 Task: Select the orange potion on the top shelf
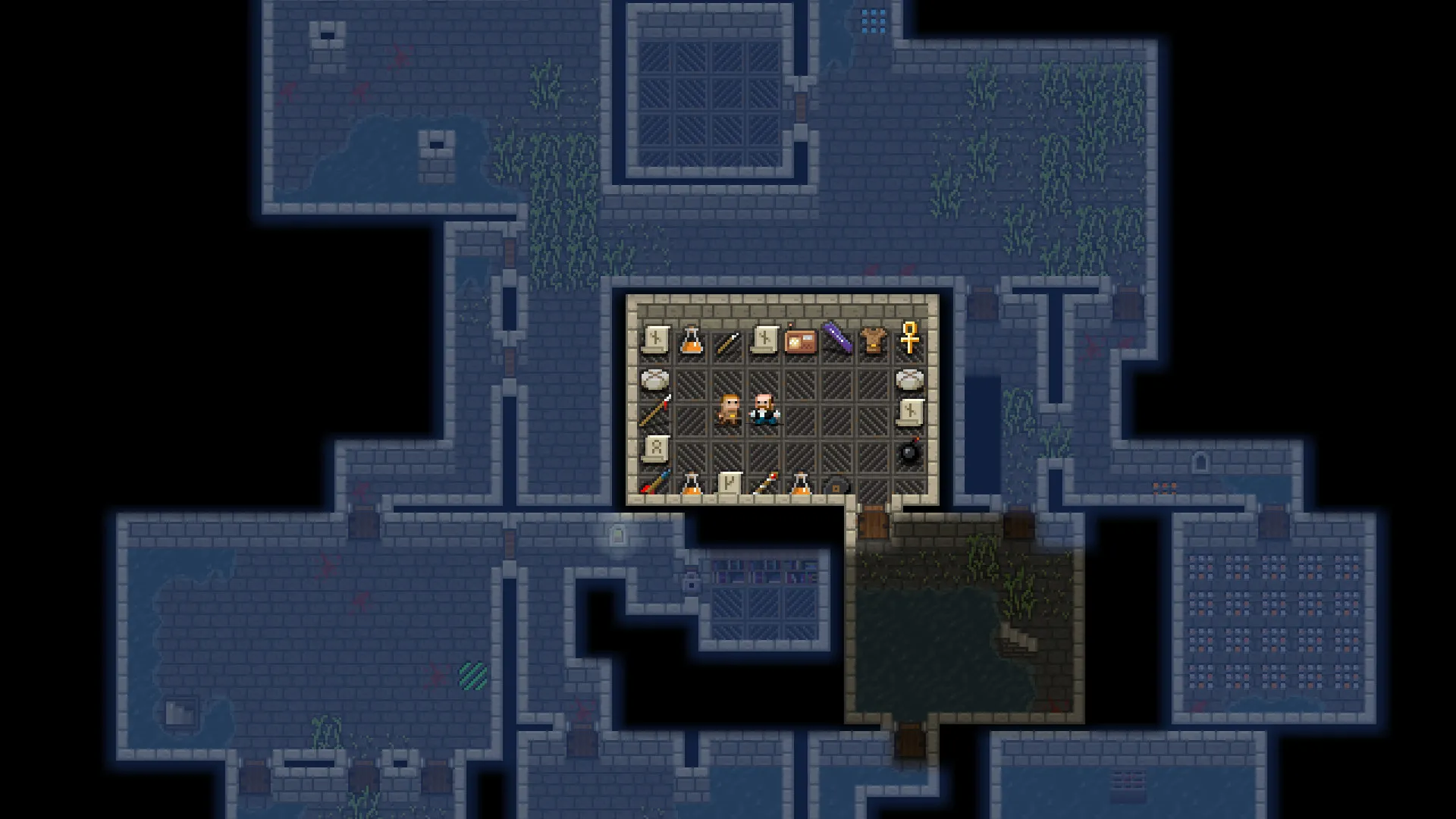(692, 341)
